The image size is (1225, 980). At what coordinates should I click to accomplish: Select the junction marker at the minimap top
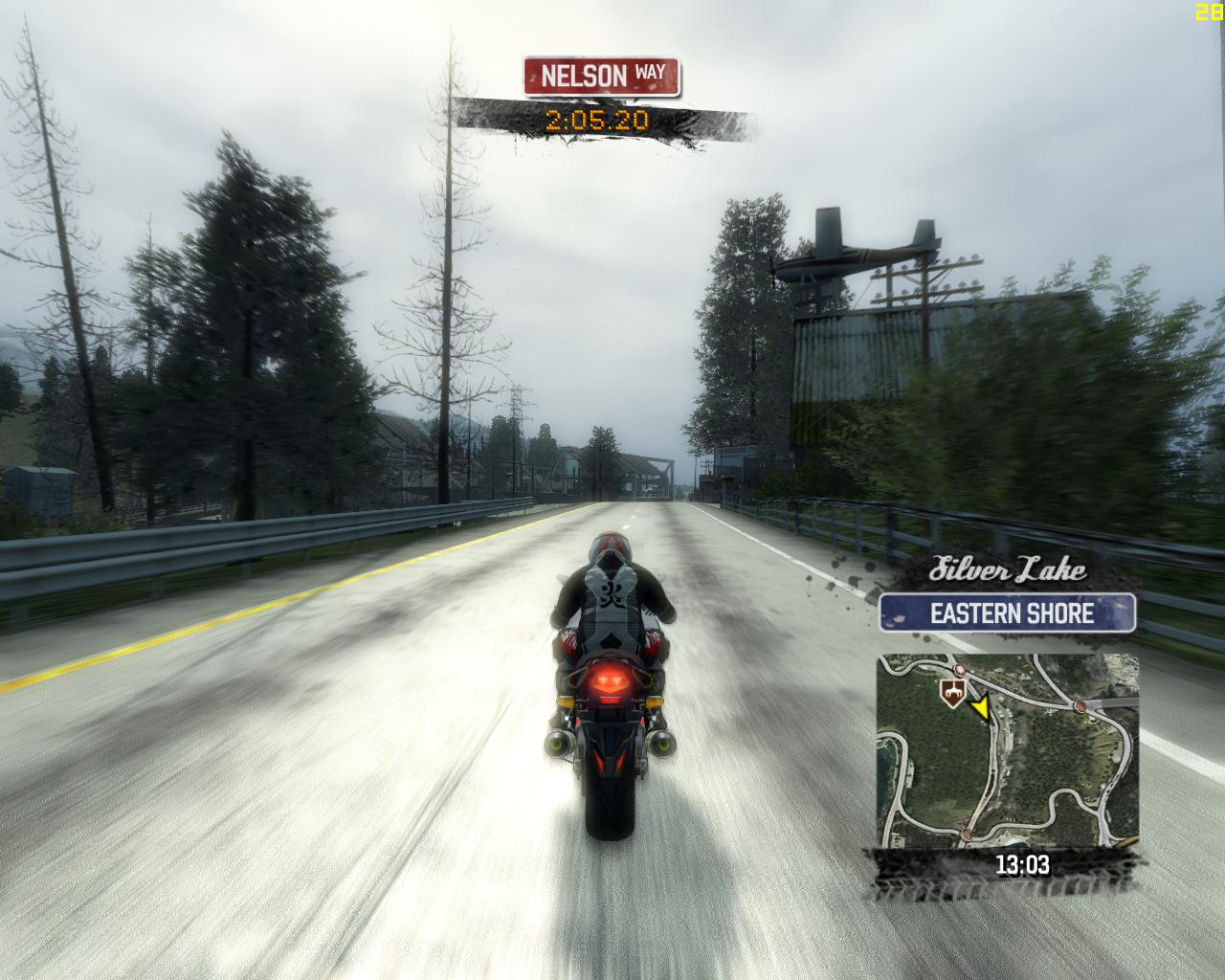click(960, 669)
